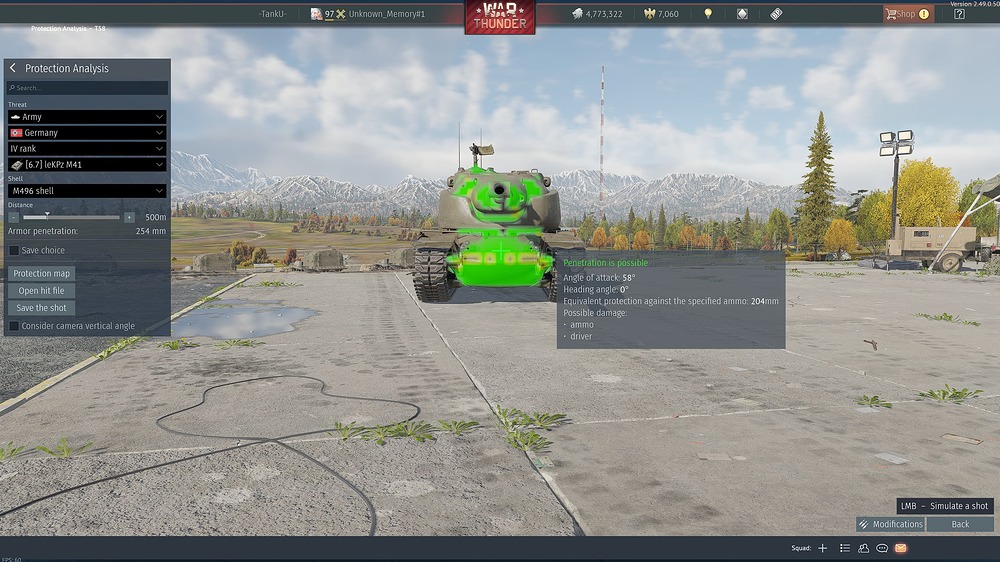Screen dimensions: 1000x562
Task: Choose the Save the shot button
Action: coord(42,308)
